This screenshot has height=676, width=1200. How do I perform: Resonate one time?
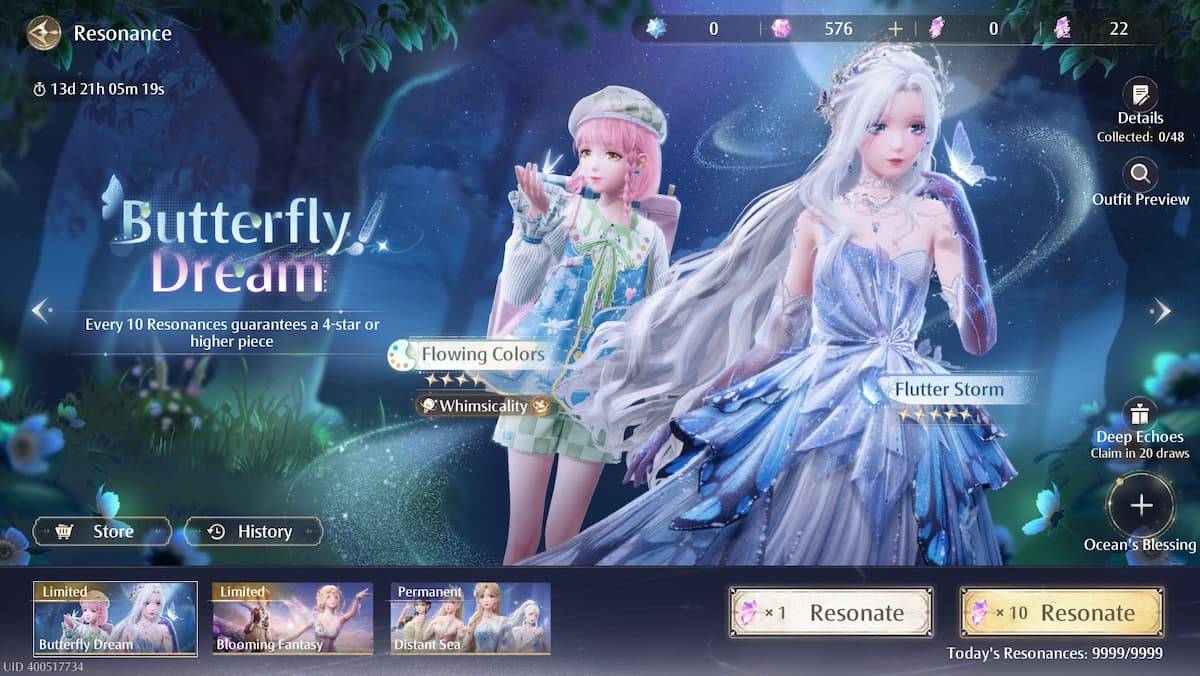pos(830,612)
